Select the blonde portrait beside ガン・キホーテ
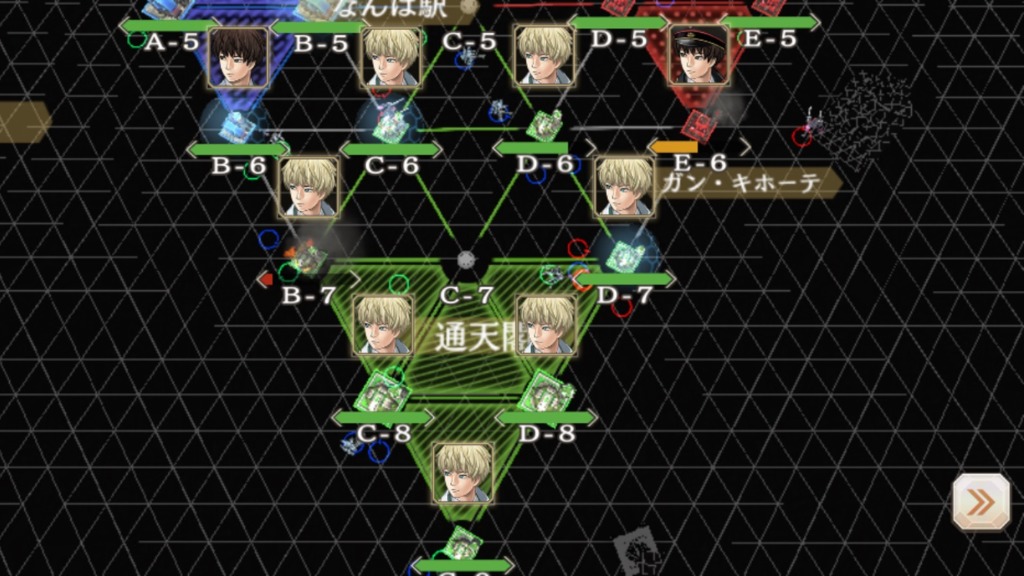The width and height of the screenshot is (1024, 576). (625, 187)
